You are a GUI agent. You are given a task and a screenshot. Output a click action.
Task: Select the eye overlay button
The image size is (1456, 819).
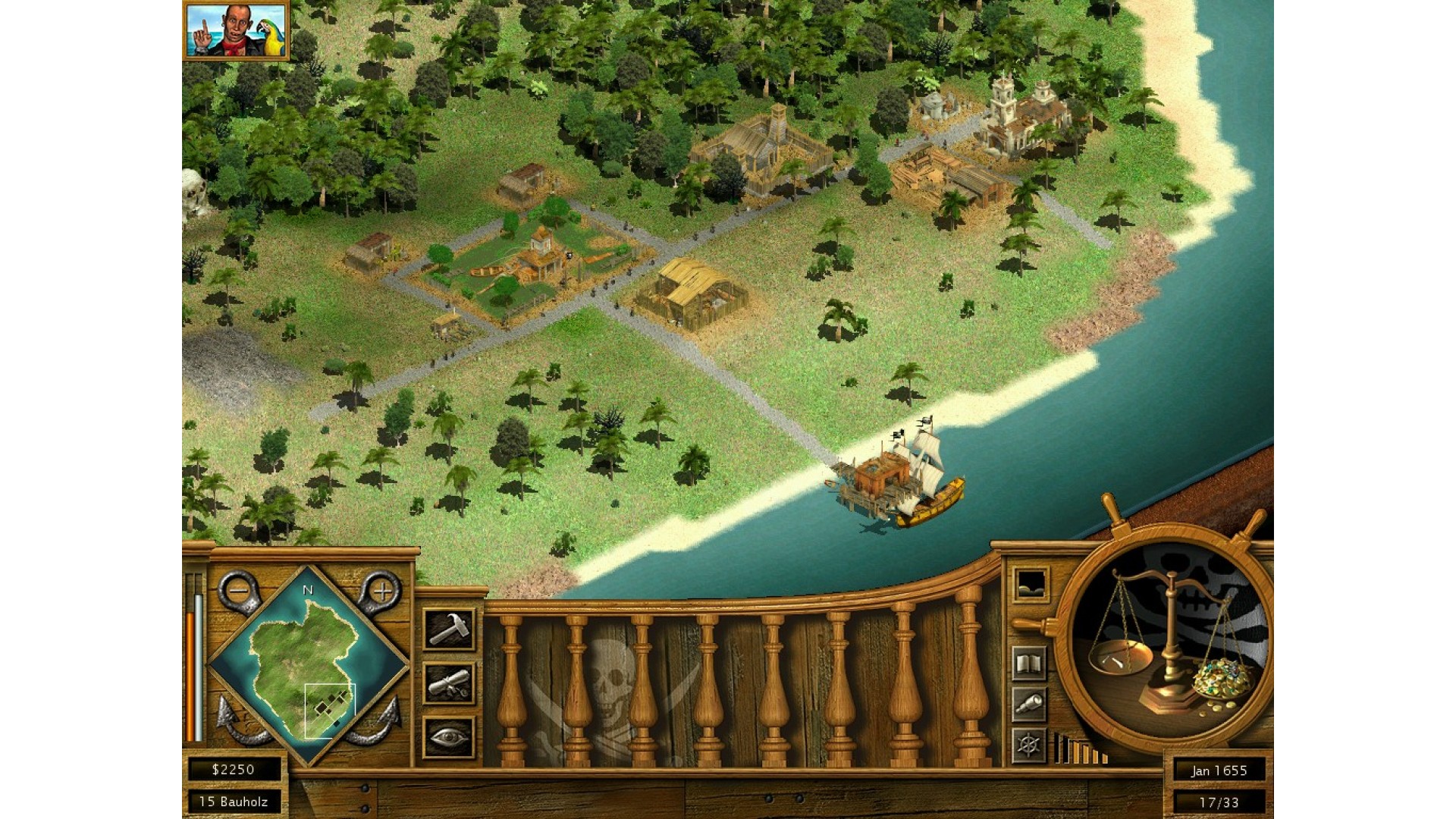pyautogui.click(x=449, y=737)
